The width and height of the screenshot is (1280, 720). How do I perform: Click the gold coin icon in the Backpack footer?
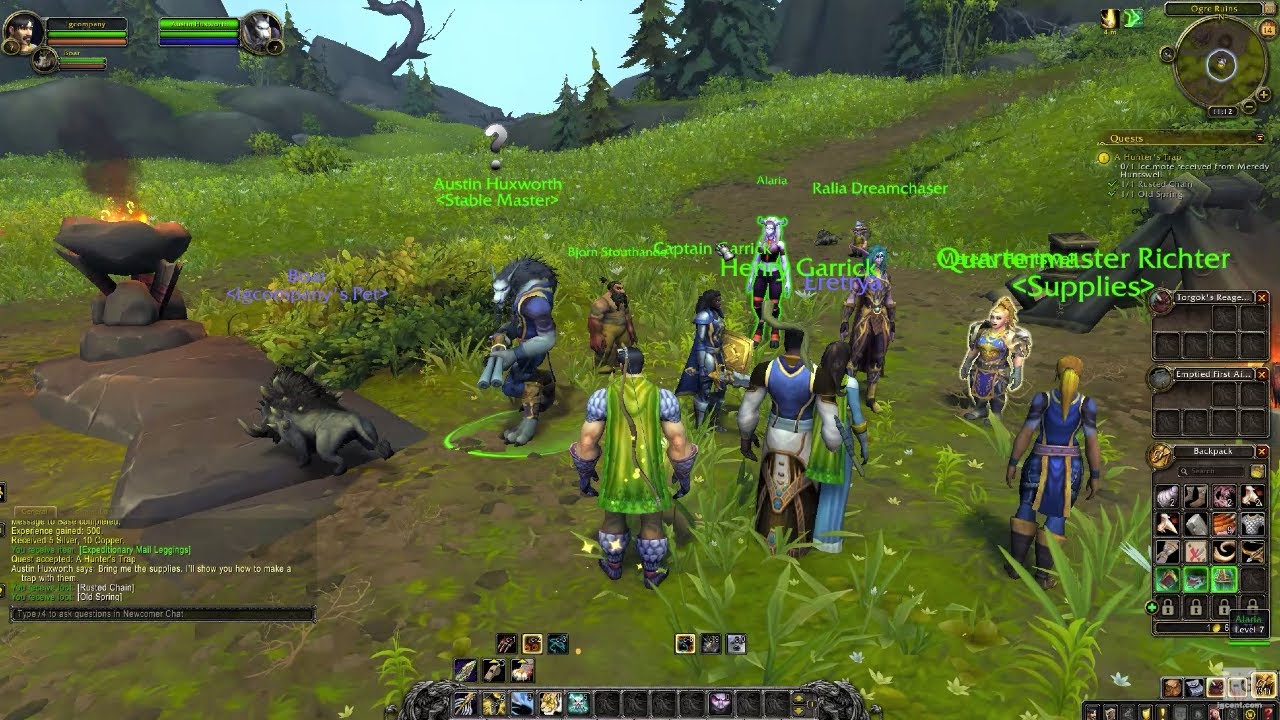click(x=1215, y=626)
